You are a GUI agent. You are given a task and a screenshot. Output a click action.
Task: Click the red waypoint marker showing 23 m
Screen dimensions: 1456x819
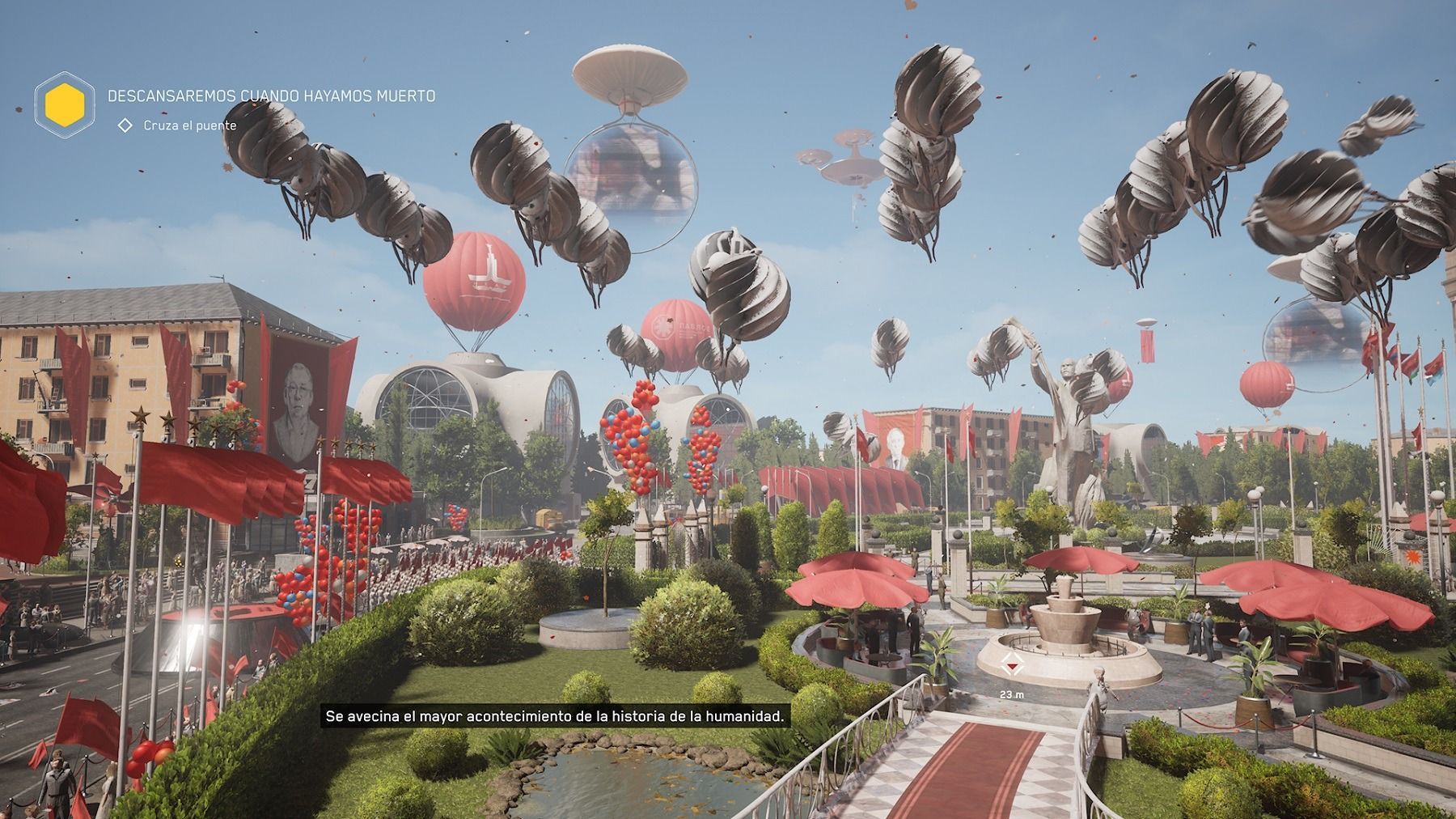pyautogui.click(x=1010, y=666)
